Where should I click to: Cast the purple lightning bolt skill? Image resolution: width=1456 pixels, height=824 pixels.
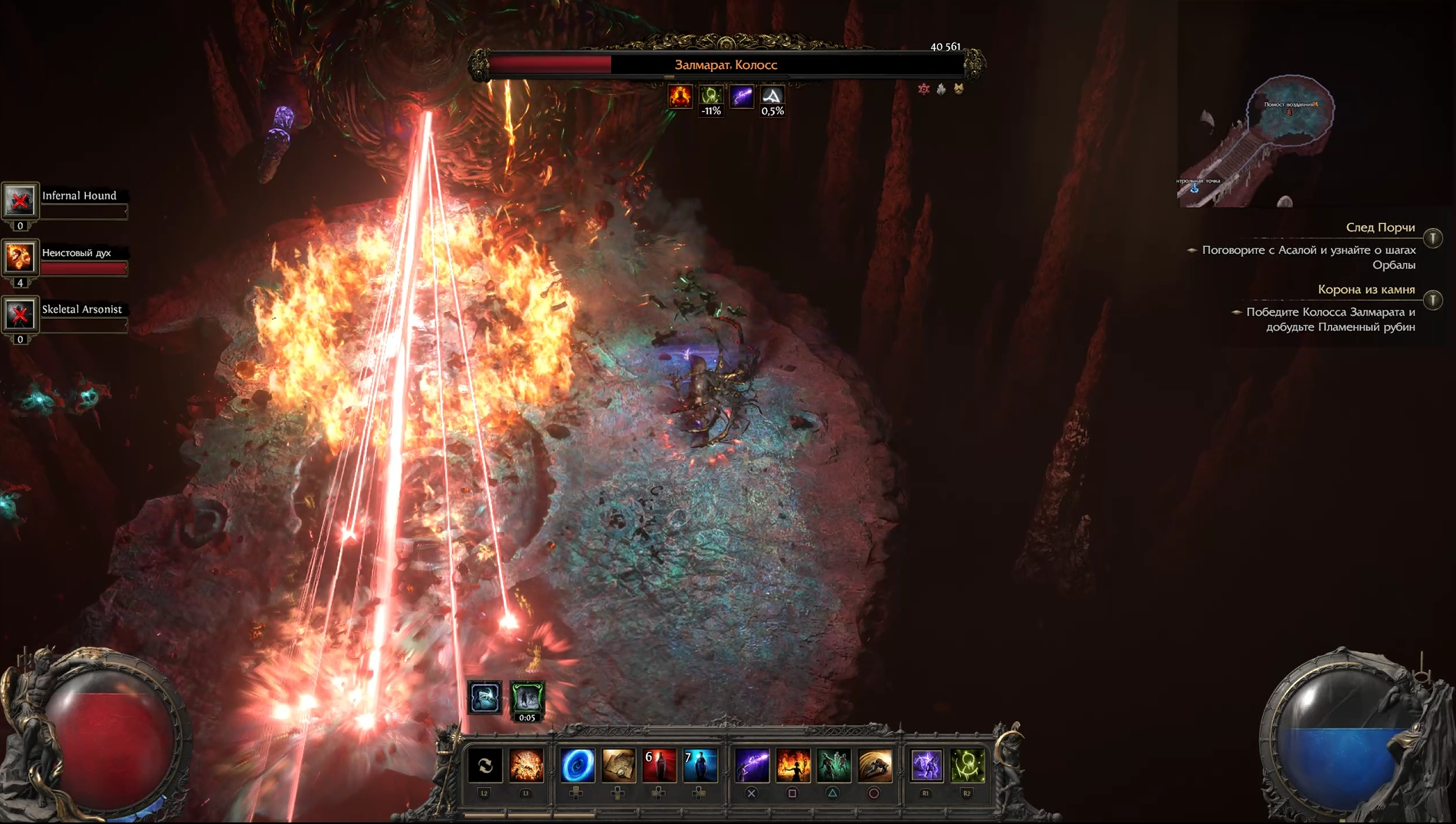(752, 765)
